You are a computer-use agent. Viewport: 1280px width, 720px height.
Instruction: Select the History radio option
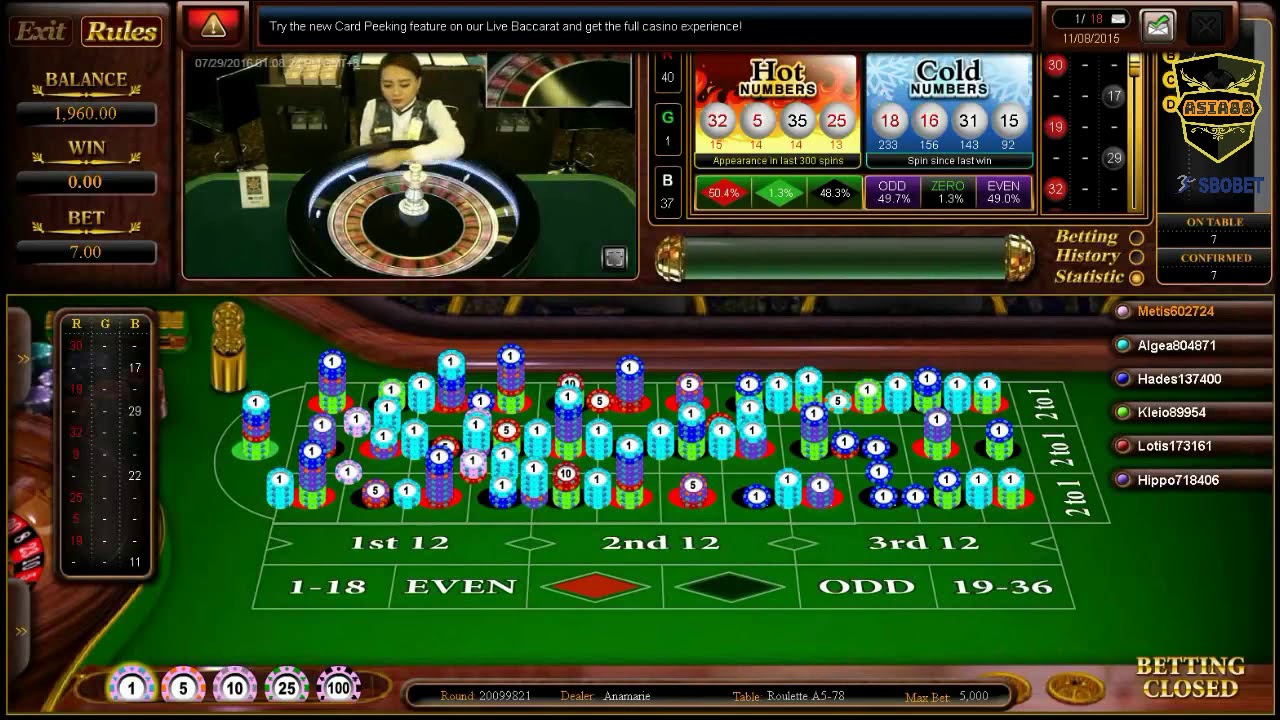(1136, 257)
